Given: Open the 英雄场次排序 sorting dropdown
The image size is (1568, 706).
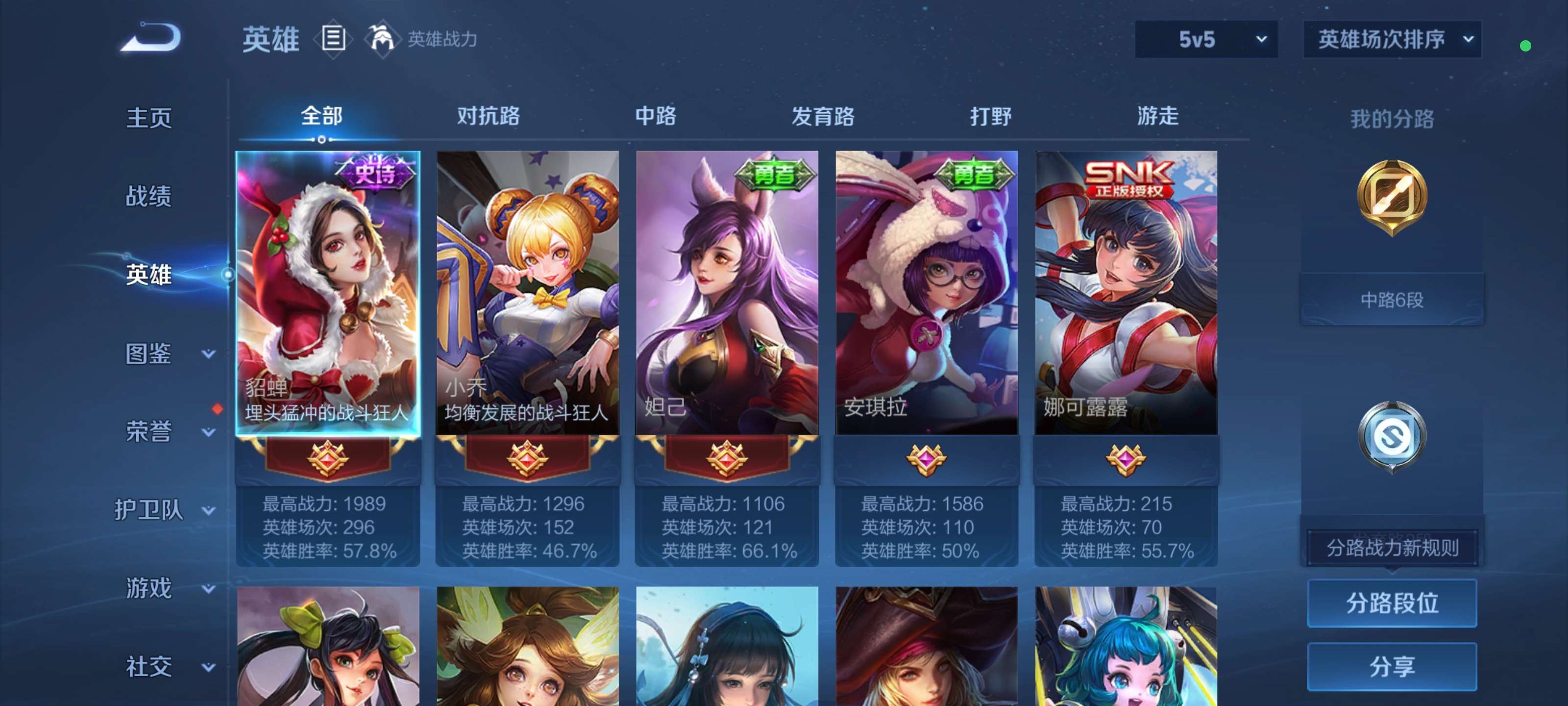Looking at the screenshot, I should [1392, 39].
